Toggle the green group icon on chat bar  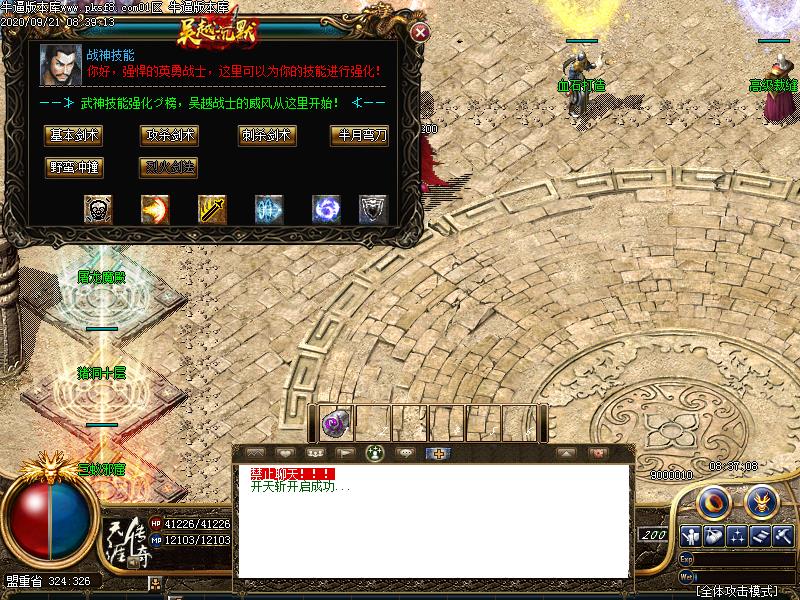(375, 453)
